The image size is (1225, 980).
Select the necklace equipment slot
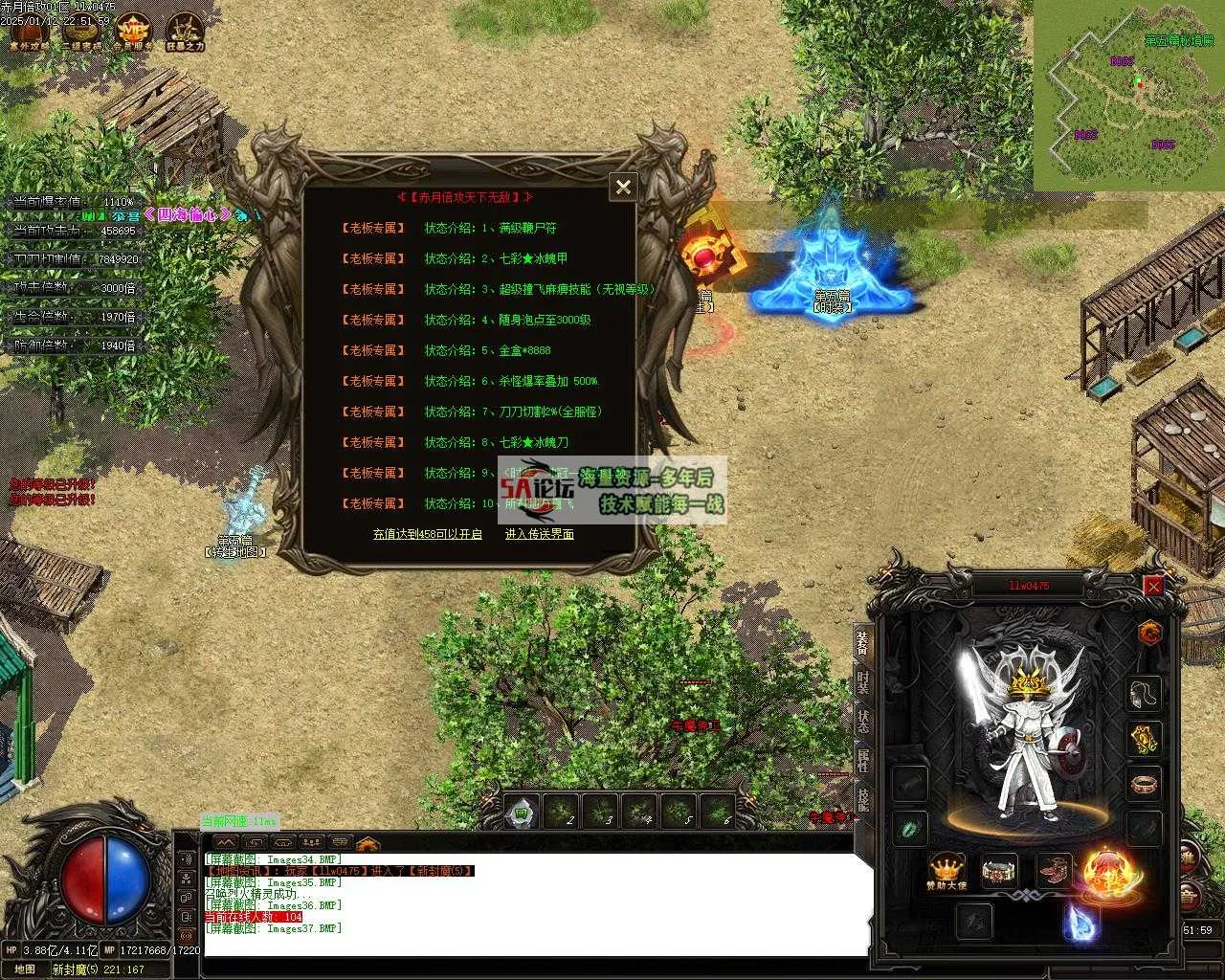(1144, 693)
